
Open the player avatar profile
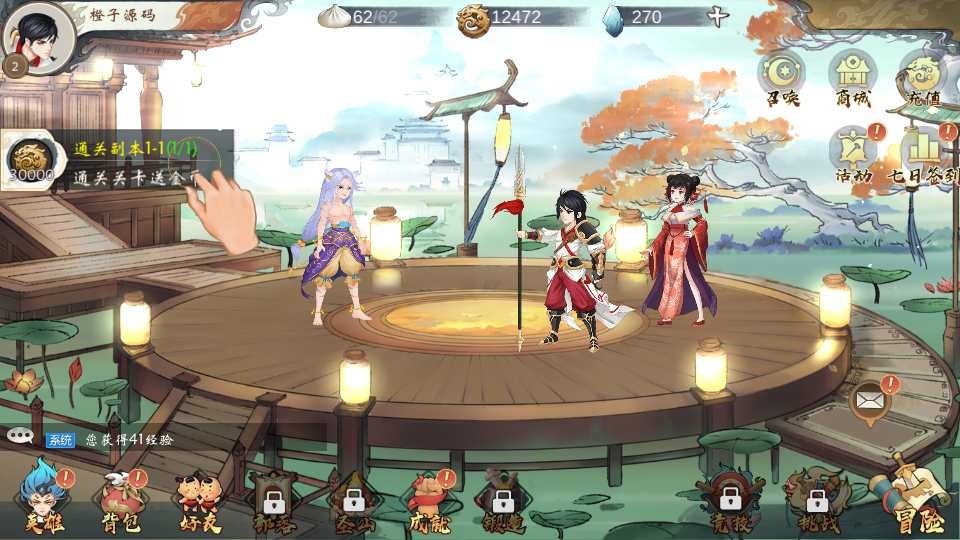tap(38, 38)
